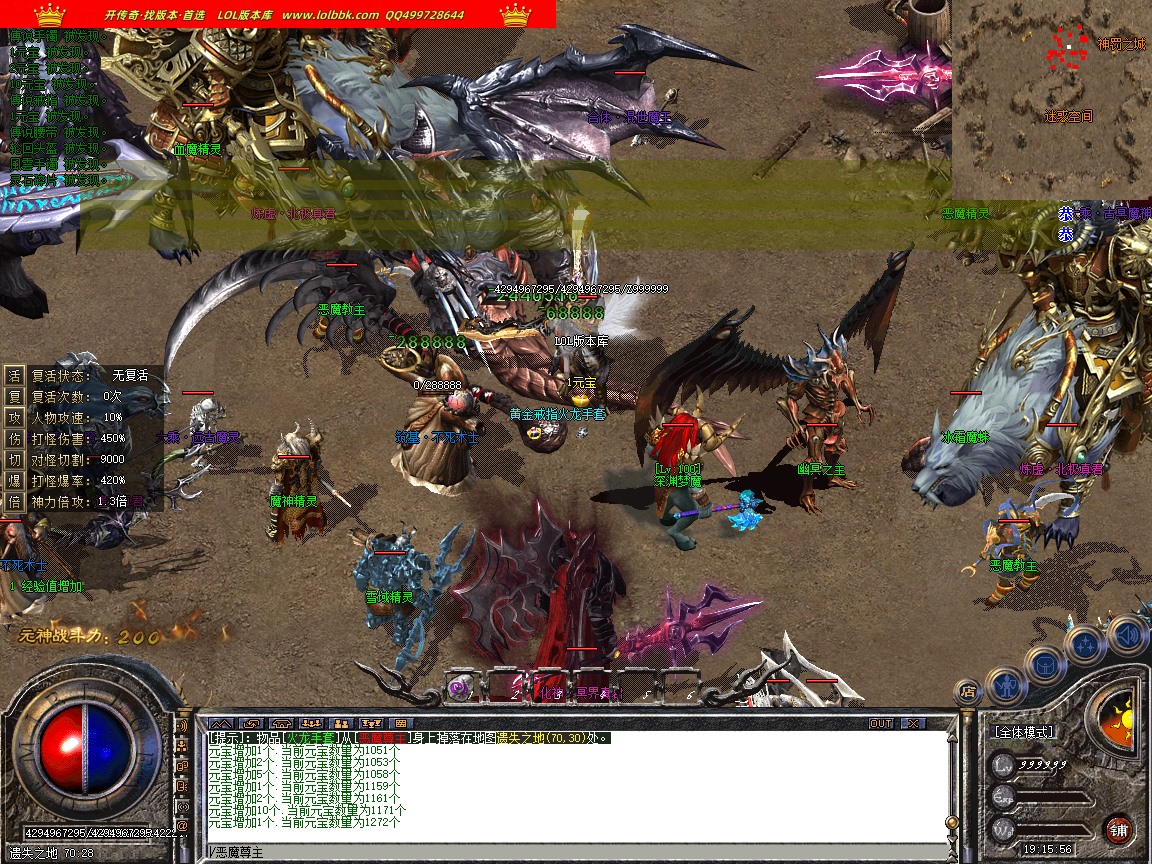The height and width of the screenshot is (864, 1152).
Task: Close the chat panel with X
Action: (x=911, y=723)
